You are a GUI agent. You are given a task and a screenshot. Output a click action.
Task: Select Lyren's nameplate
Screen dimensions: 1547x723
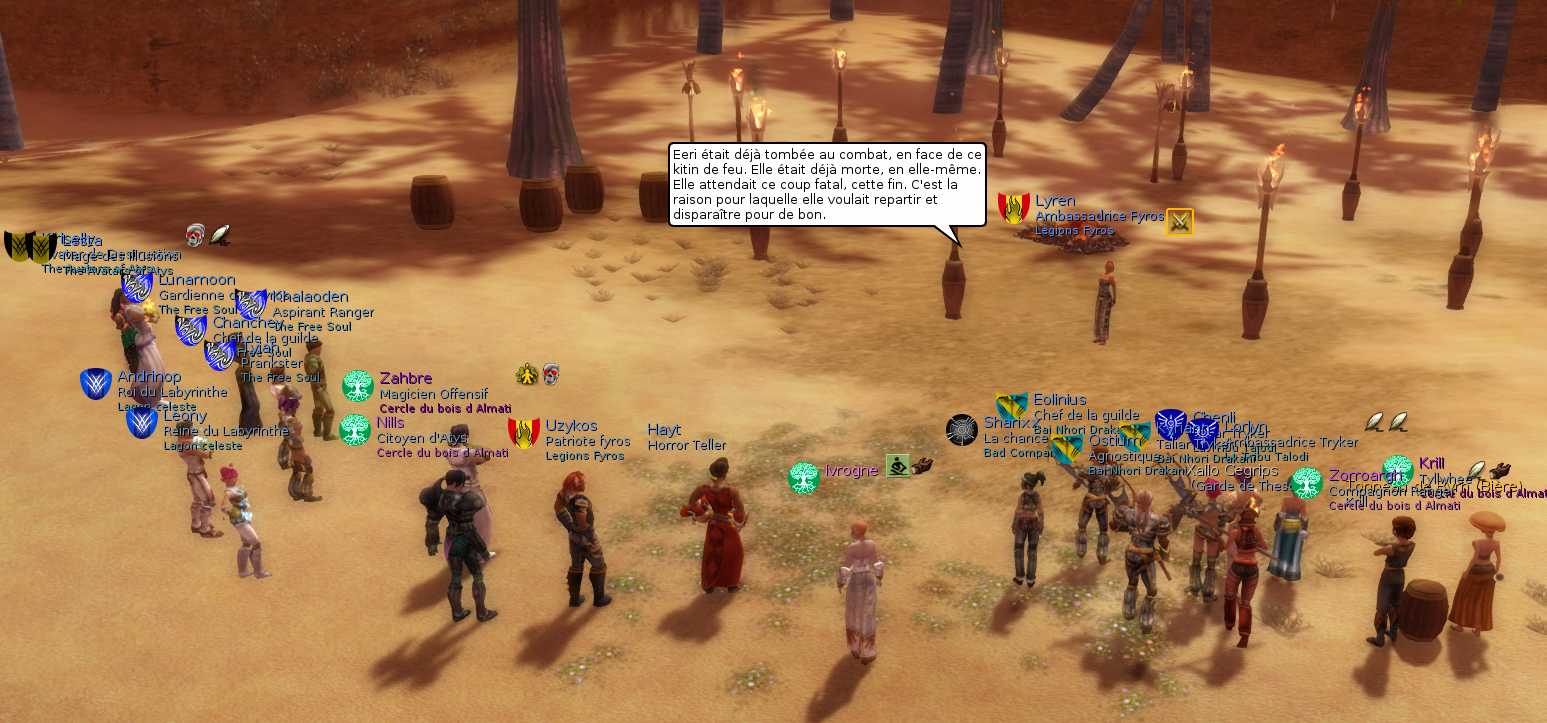pos(1055,201)
